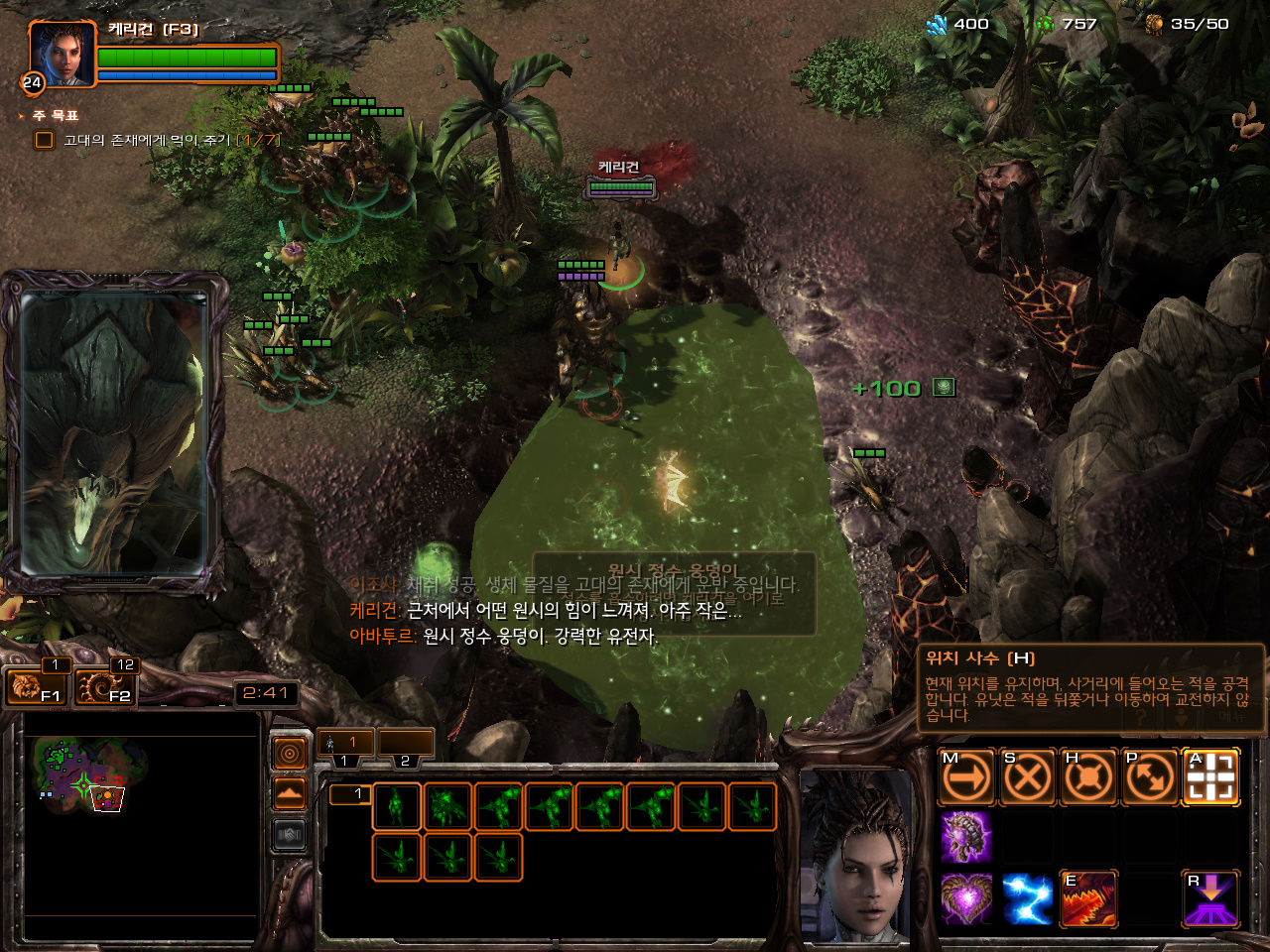Select Kerrigan's wireframe in the selection panel

(397, 806)
